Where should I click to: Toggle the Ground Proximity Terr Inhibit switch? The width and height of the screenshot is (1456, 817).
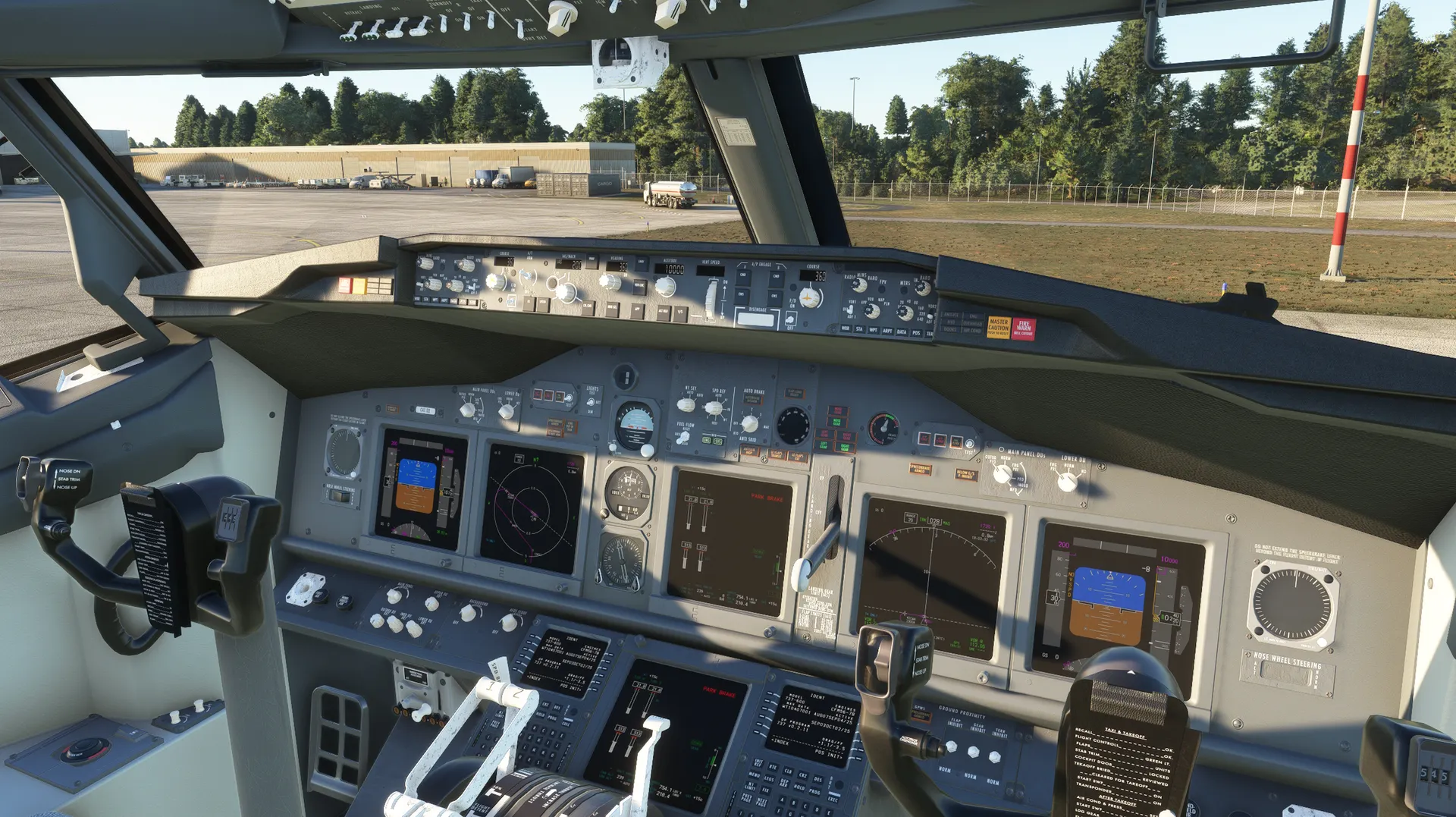(995, 756)
